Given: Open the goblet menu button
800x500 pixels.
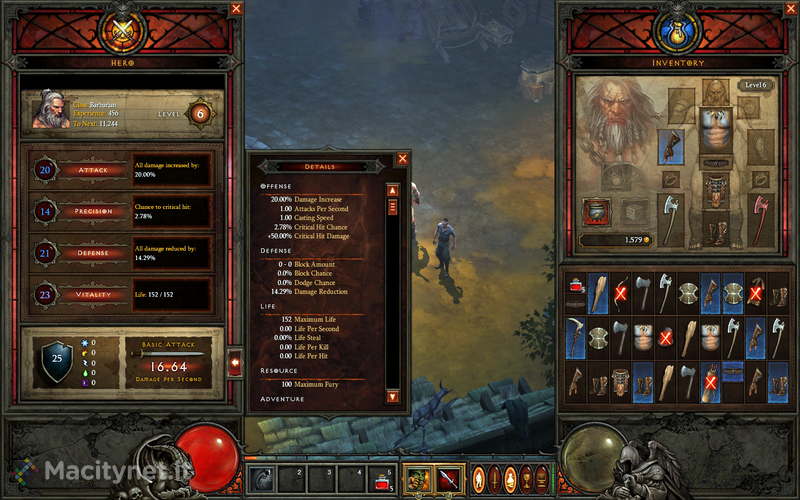Looking at the screenshot, I should coord(526,477).
